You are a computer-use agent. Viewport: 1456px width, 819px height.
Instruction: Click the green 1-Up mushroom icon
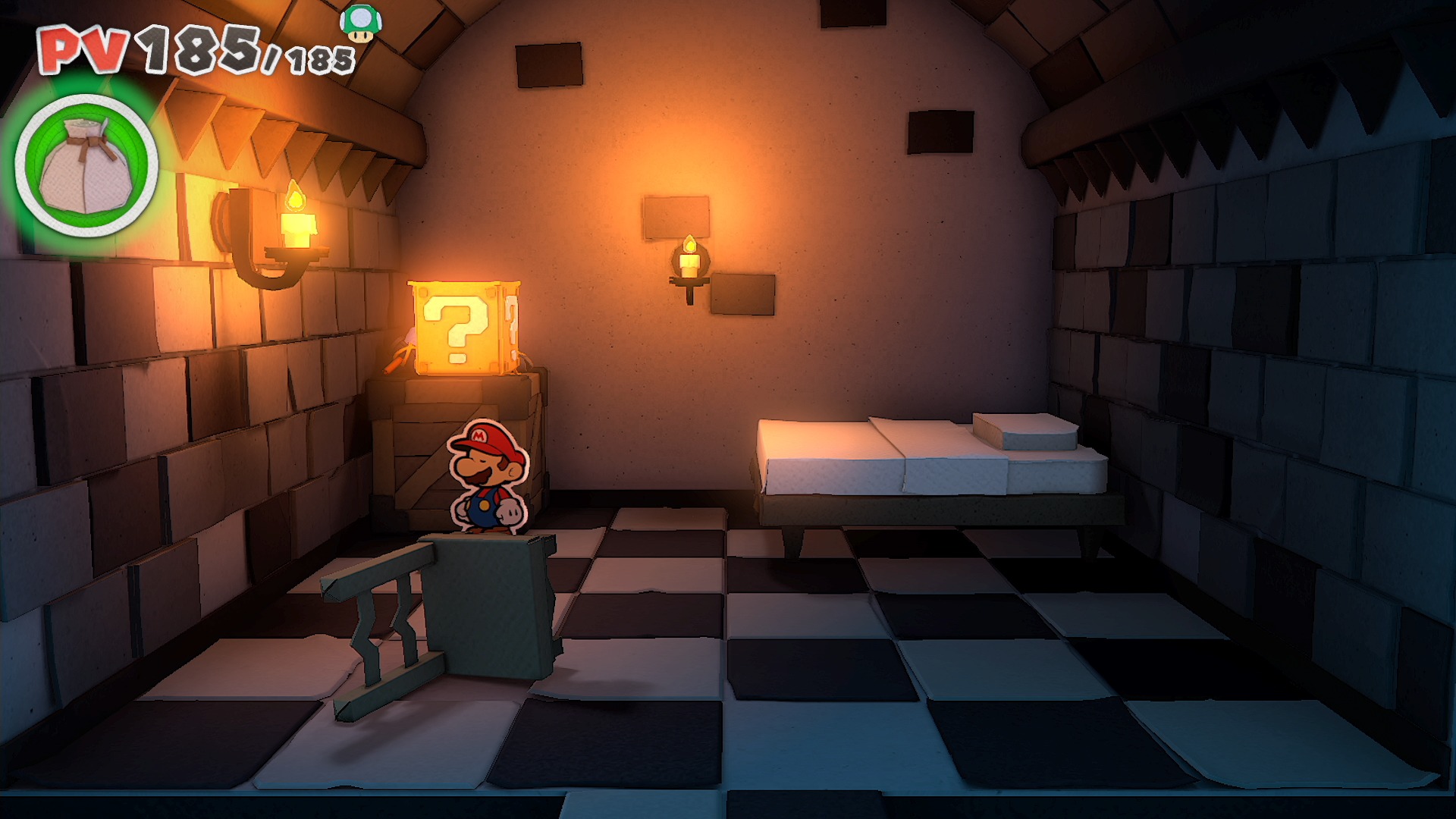coord(361,23)
